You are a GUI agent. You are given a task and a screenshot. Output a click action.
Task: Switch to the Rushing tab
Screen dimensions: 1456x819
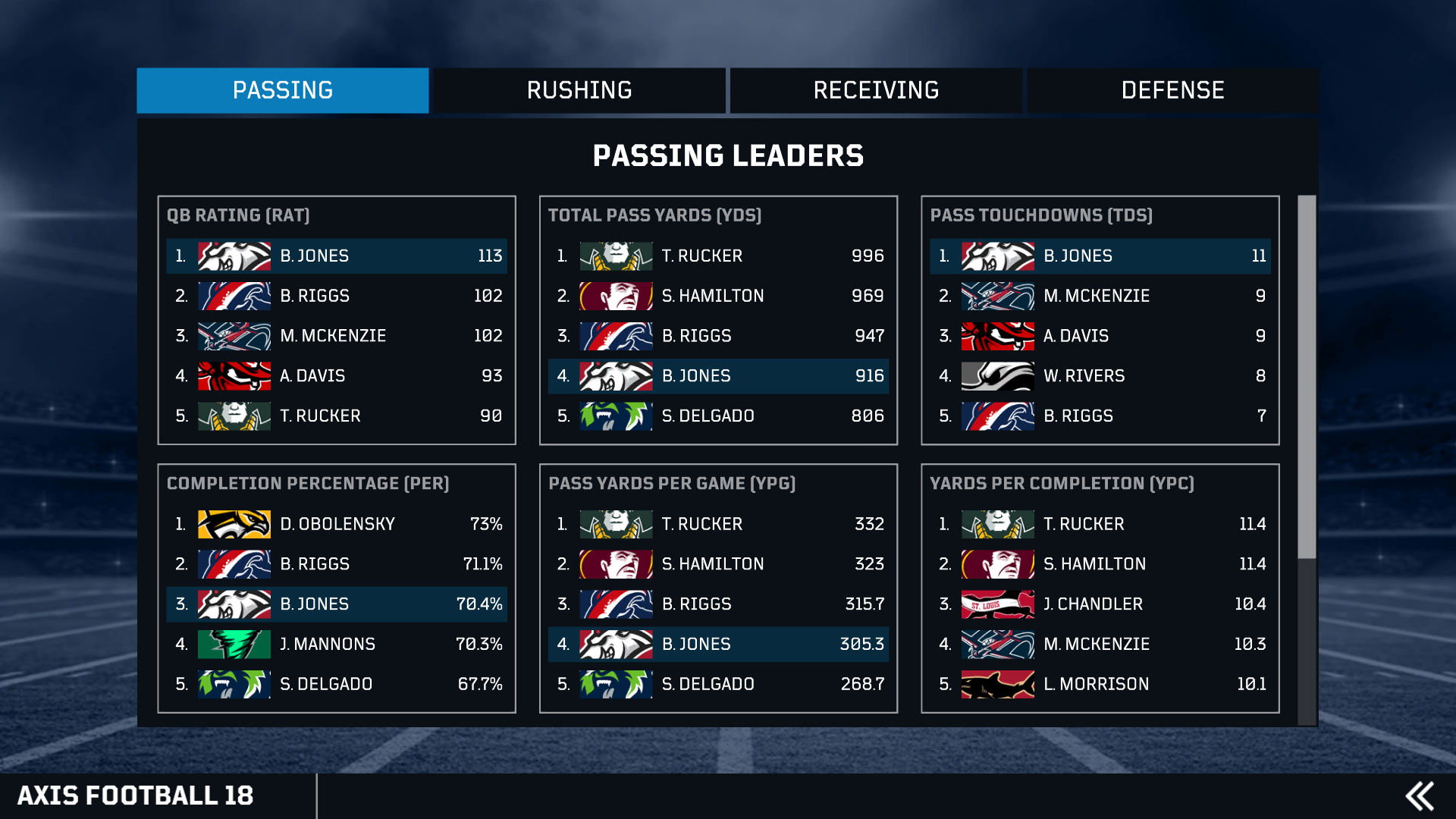pos(579,90)
